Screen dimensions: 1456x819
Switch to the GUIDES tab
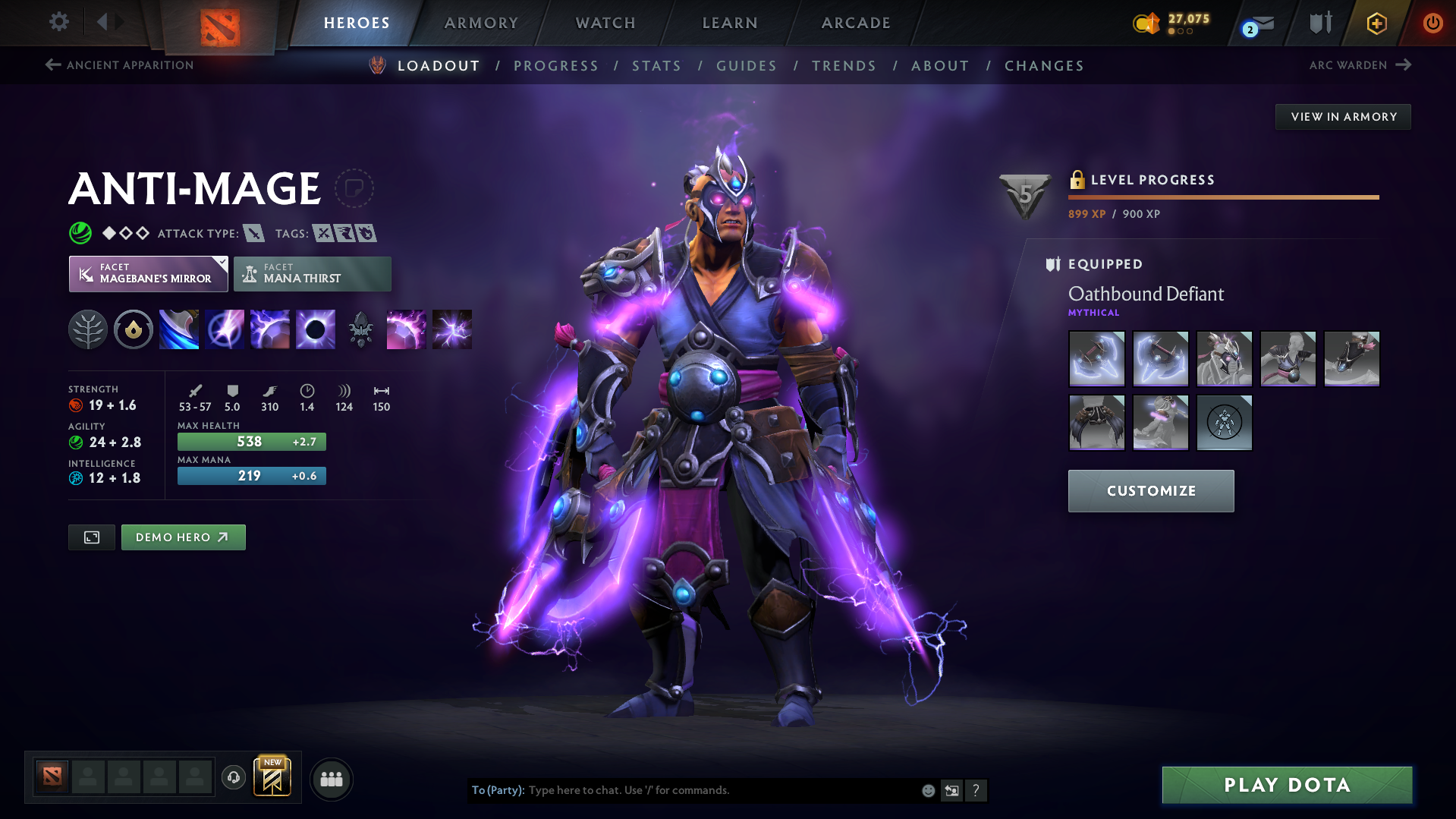[x=746, y=66]
